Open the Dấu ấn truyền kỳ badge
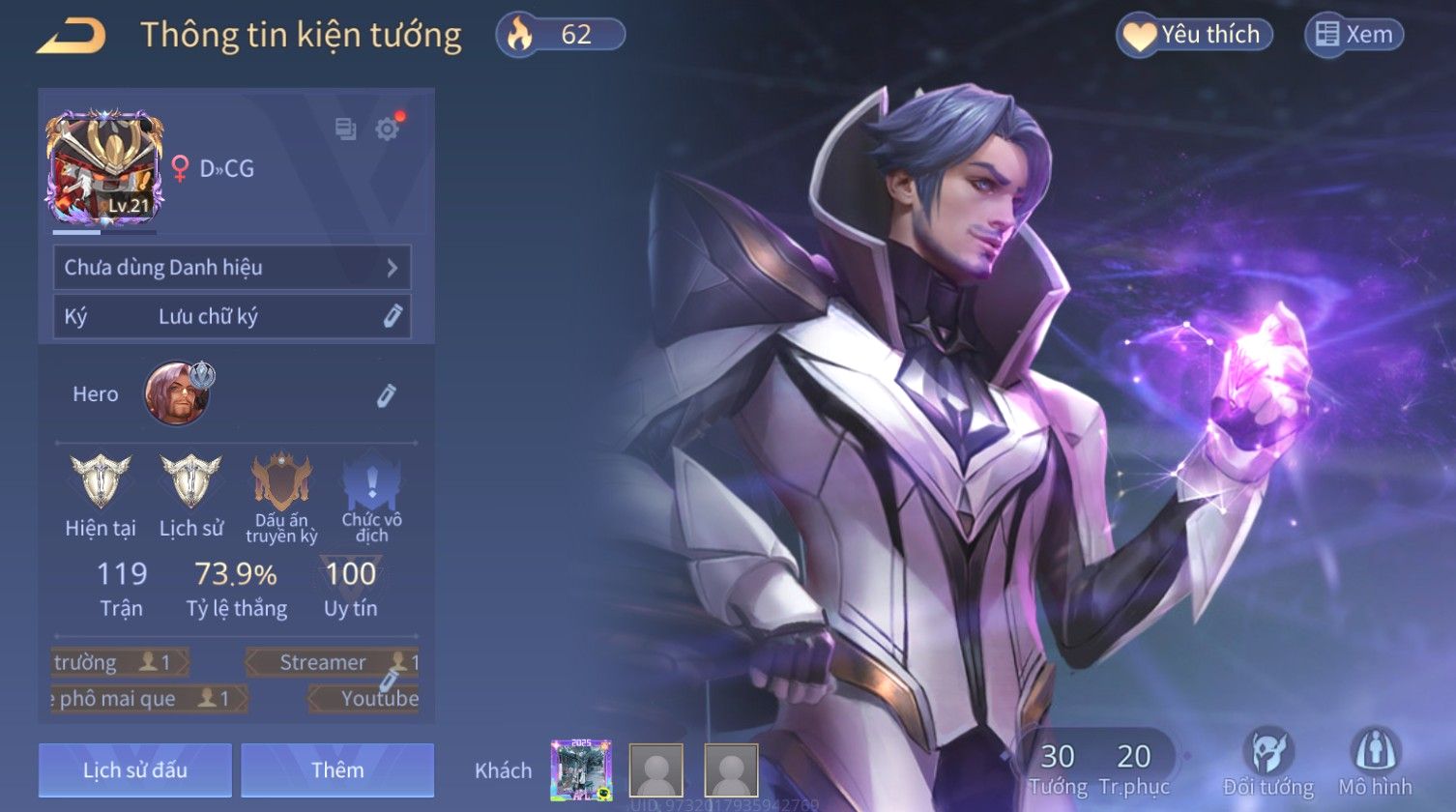Image resolution: width=1456 pixels, height=812 pixels. point(281,481)
